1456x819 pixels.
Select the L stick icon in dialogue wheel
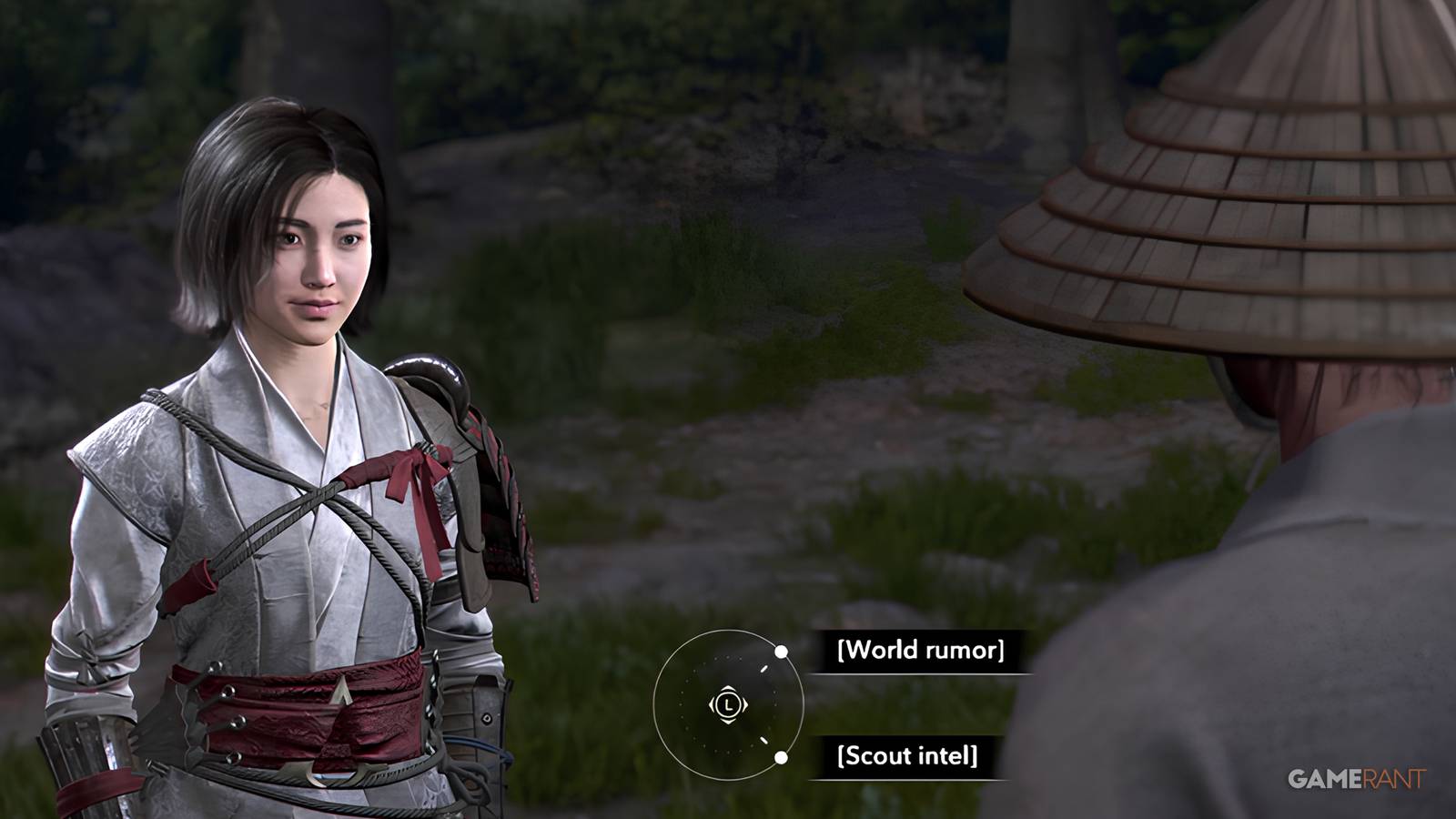click(729, 705)
